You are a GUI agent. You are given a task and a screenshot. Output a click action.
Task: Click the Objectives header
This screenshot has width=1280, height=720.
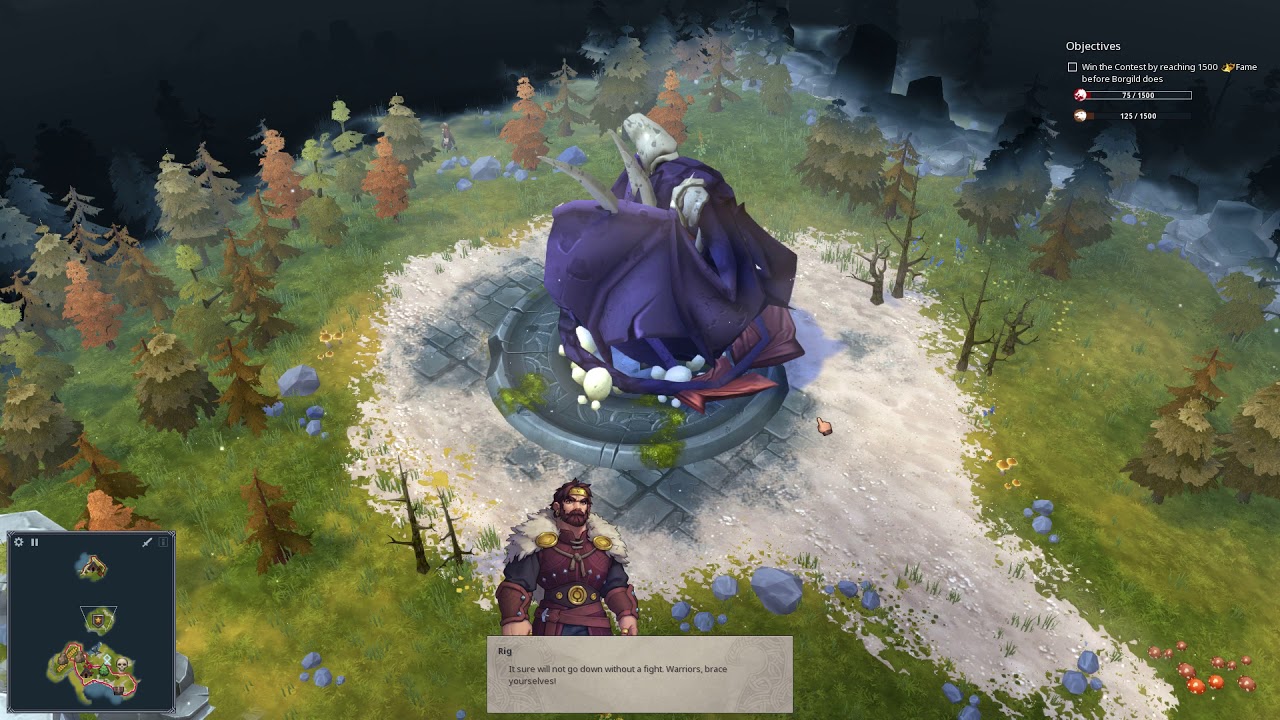pos(1093,46)
